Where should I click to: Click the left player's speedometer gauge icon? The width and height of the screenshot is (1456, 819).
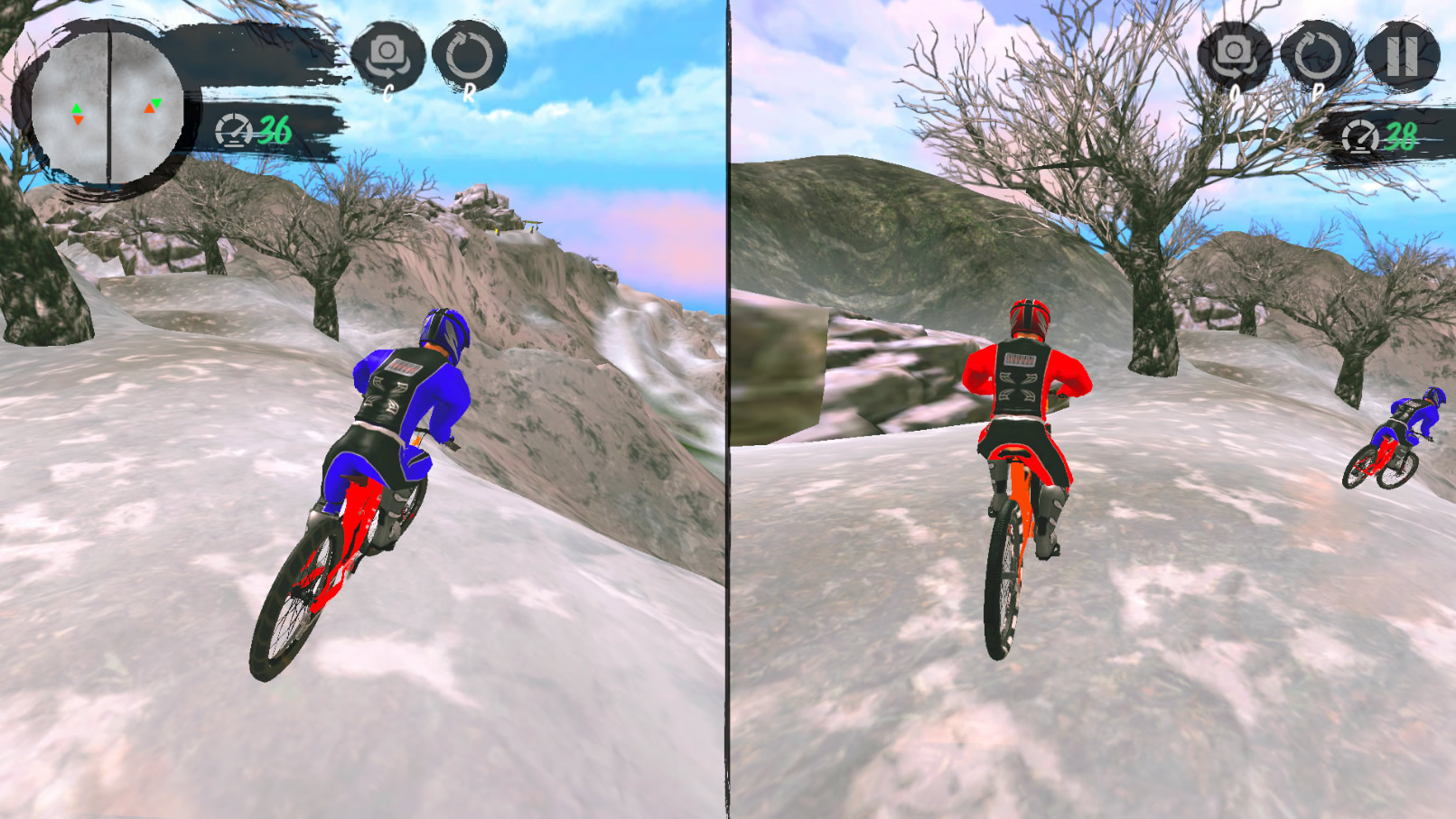pos(235,132)
